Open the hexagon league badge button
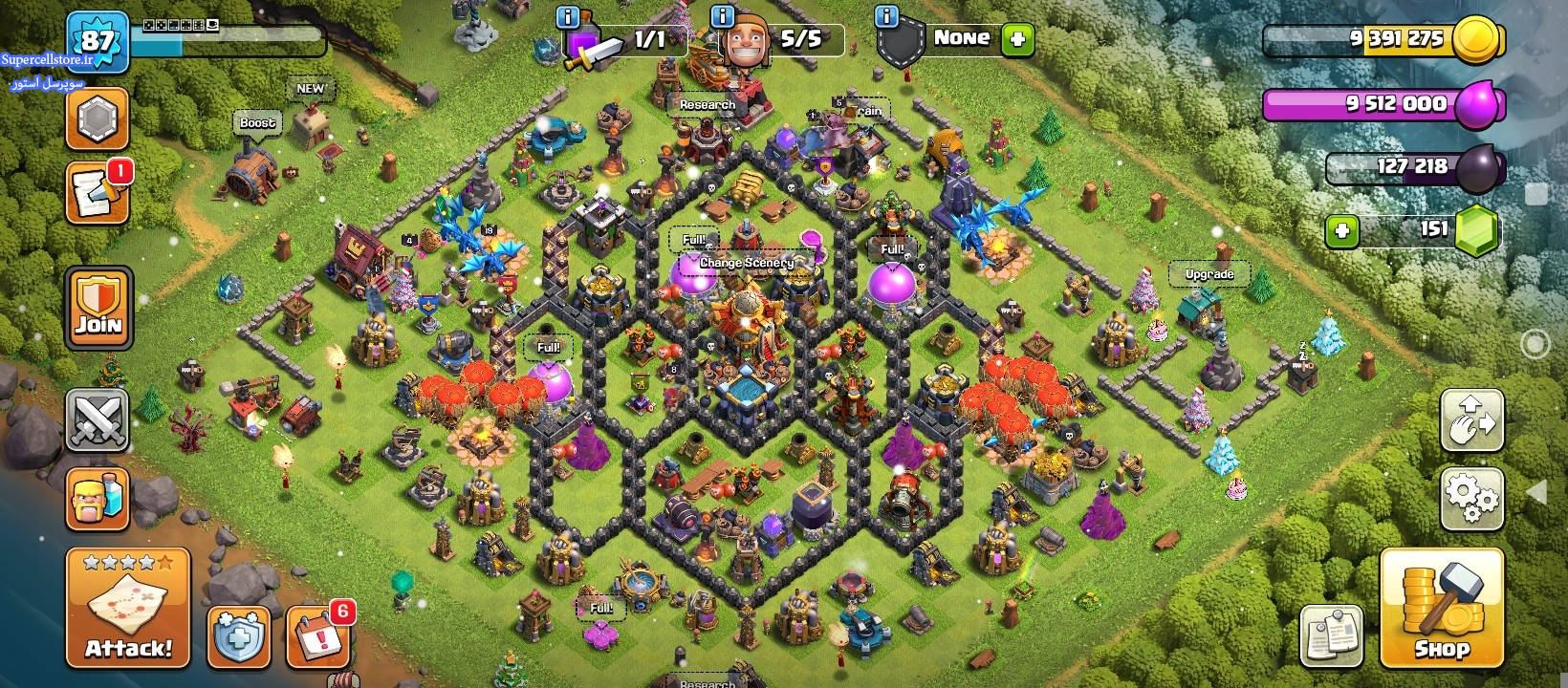This screenshot has width=1568, height=688. 98,119
